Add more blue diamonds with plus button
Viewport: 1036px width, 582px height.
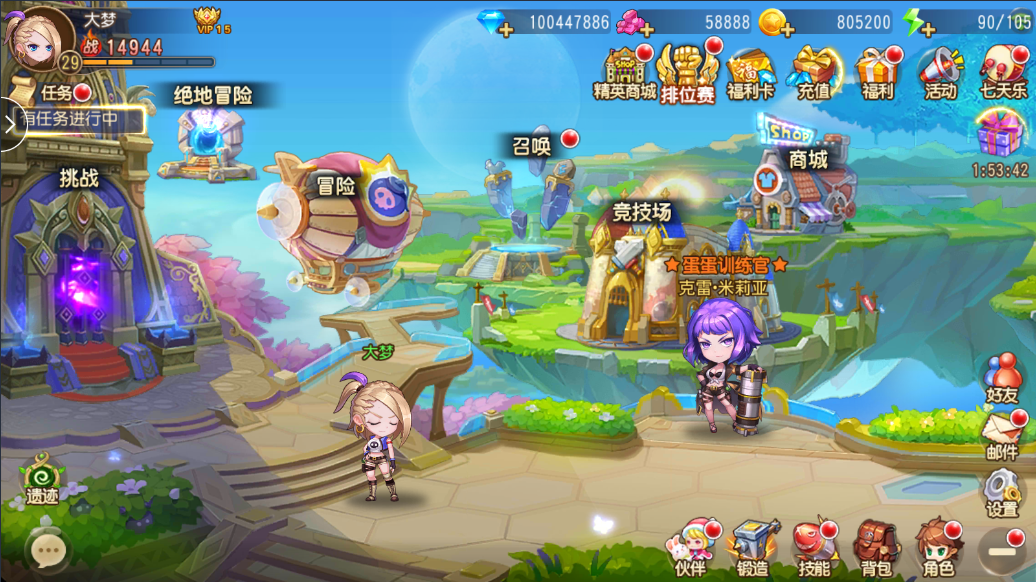tap(505, 30)
